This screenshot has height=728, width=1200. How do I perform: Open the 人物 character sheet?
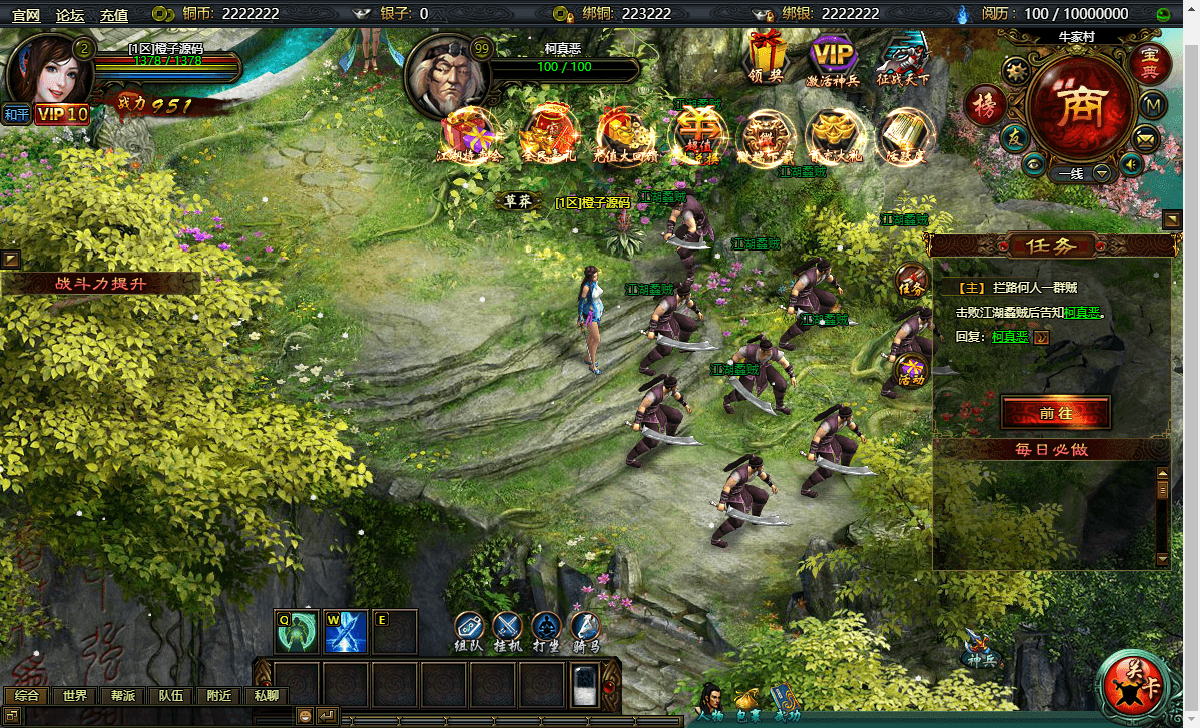[x=710, y=703]
